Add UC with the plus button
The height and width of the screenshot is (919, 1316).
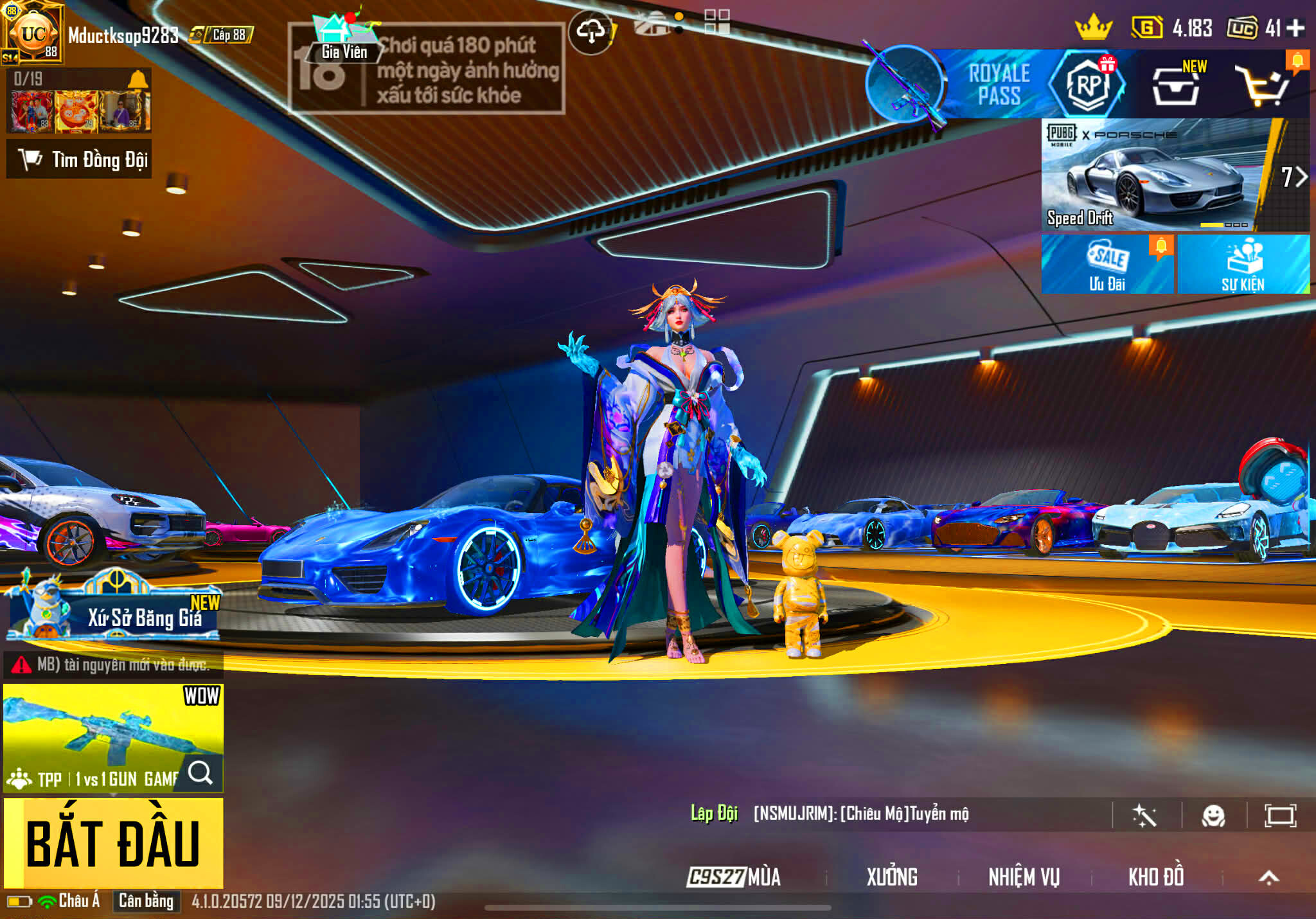1296,28
